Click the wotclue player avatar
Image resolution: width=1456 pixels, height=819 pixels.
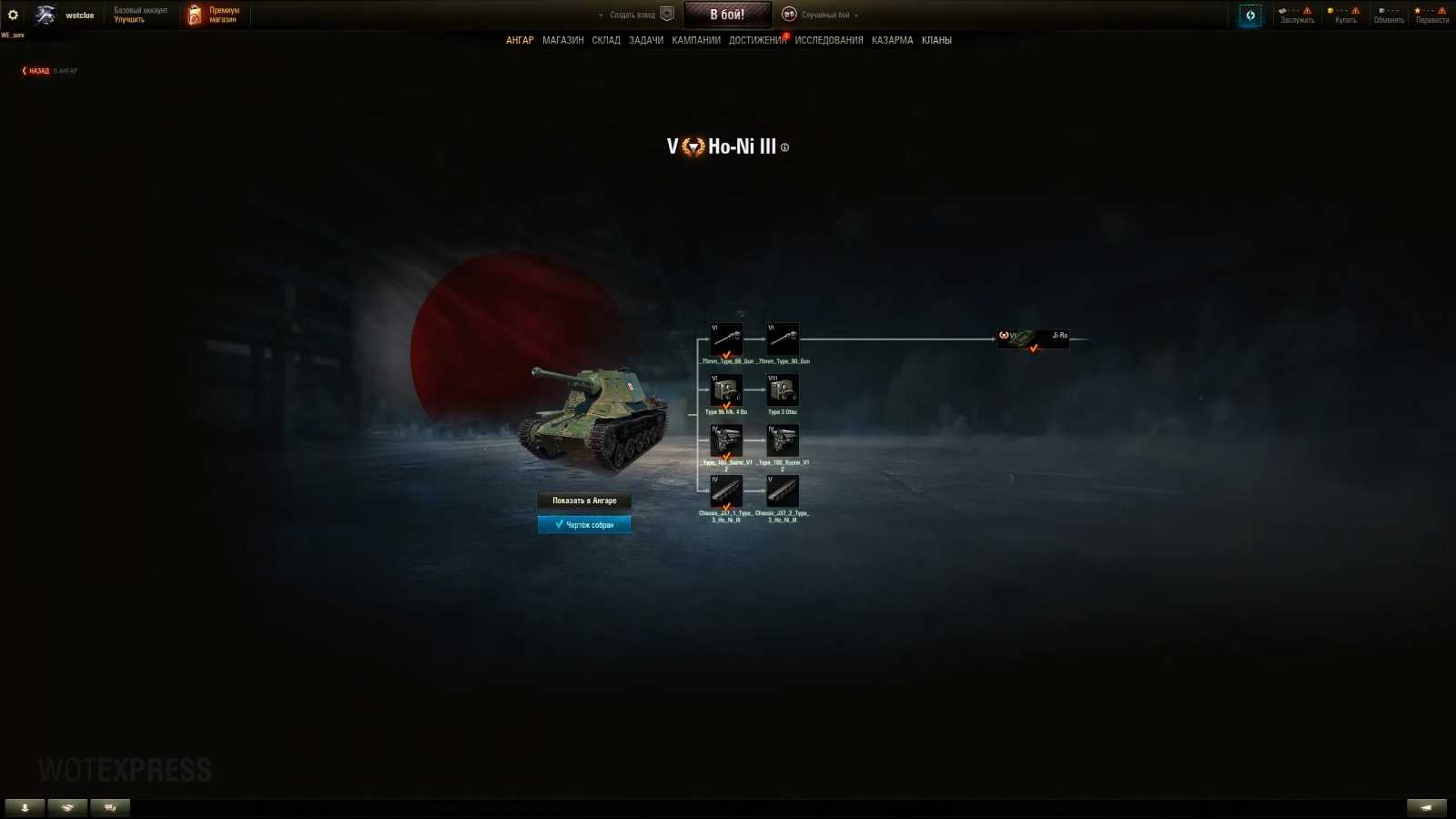(44, 15)
